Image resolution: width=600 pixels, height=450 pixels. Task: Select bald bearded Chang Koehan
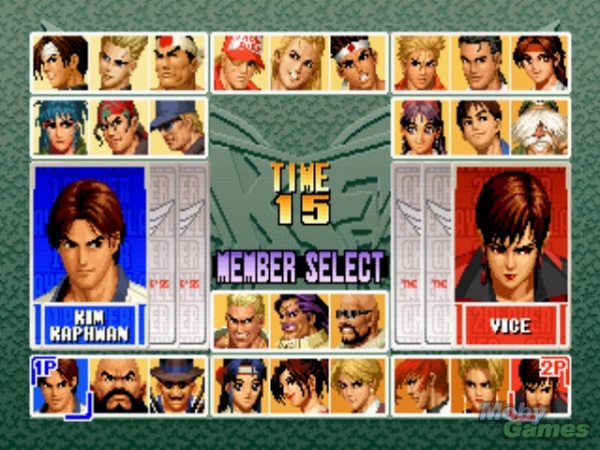[x=120, y=385]
